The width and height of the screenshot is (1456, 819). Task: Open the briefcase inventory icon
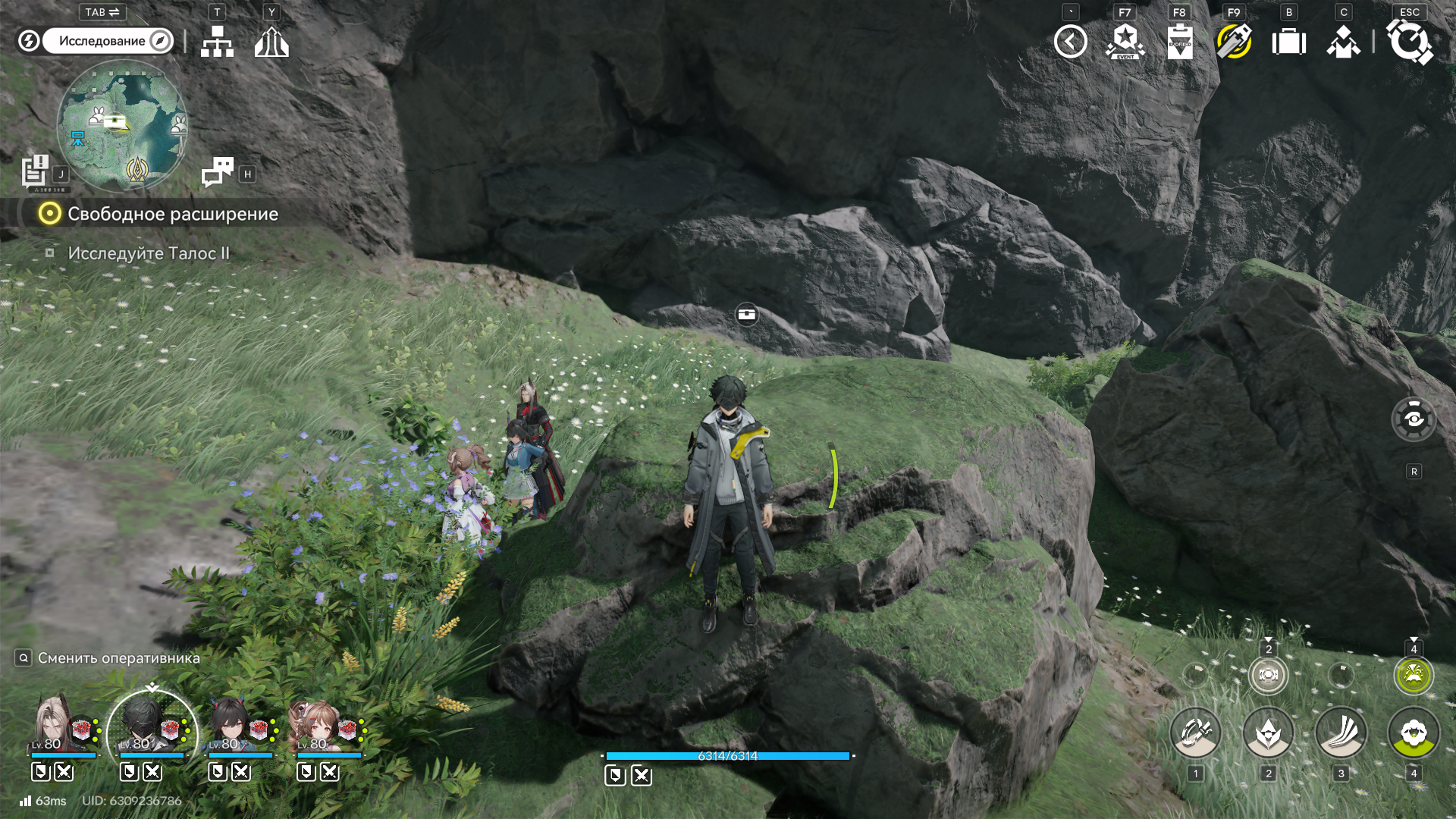1288,42
